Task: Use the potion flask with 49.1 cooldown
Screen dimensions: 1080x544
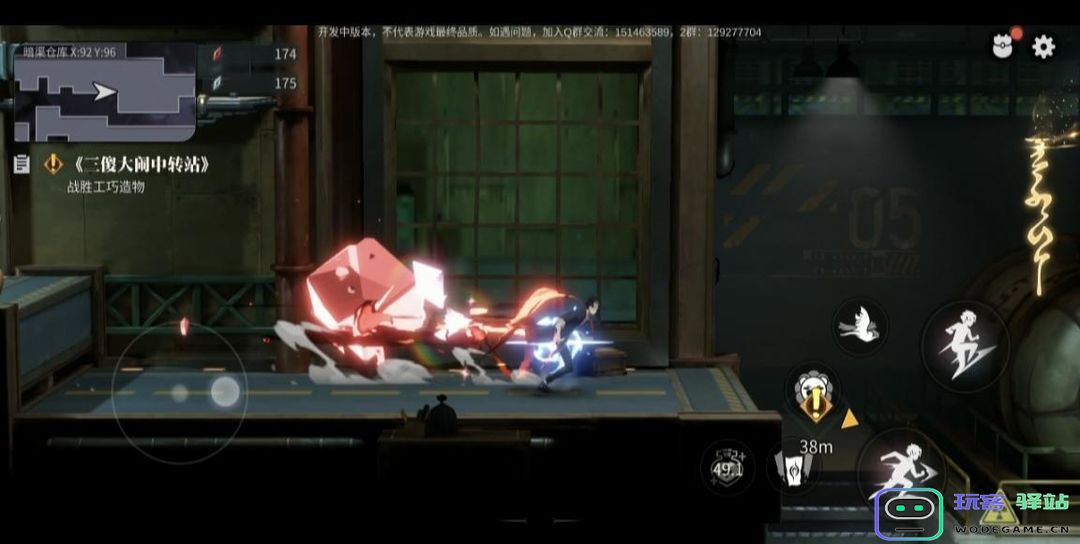Action: coord(727,467)
